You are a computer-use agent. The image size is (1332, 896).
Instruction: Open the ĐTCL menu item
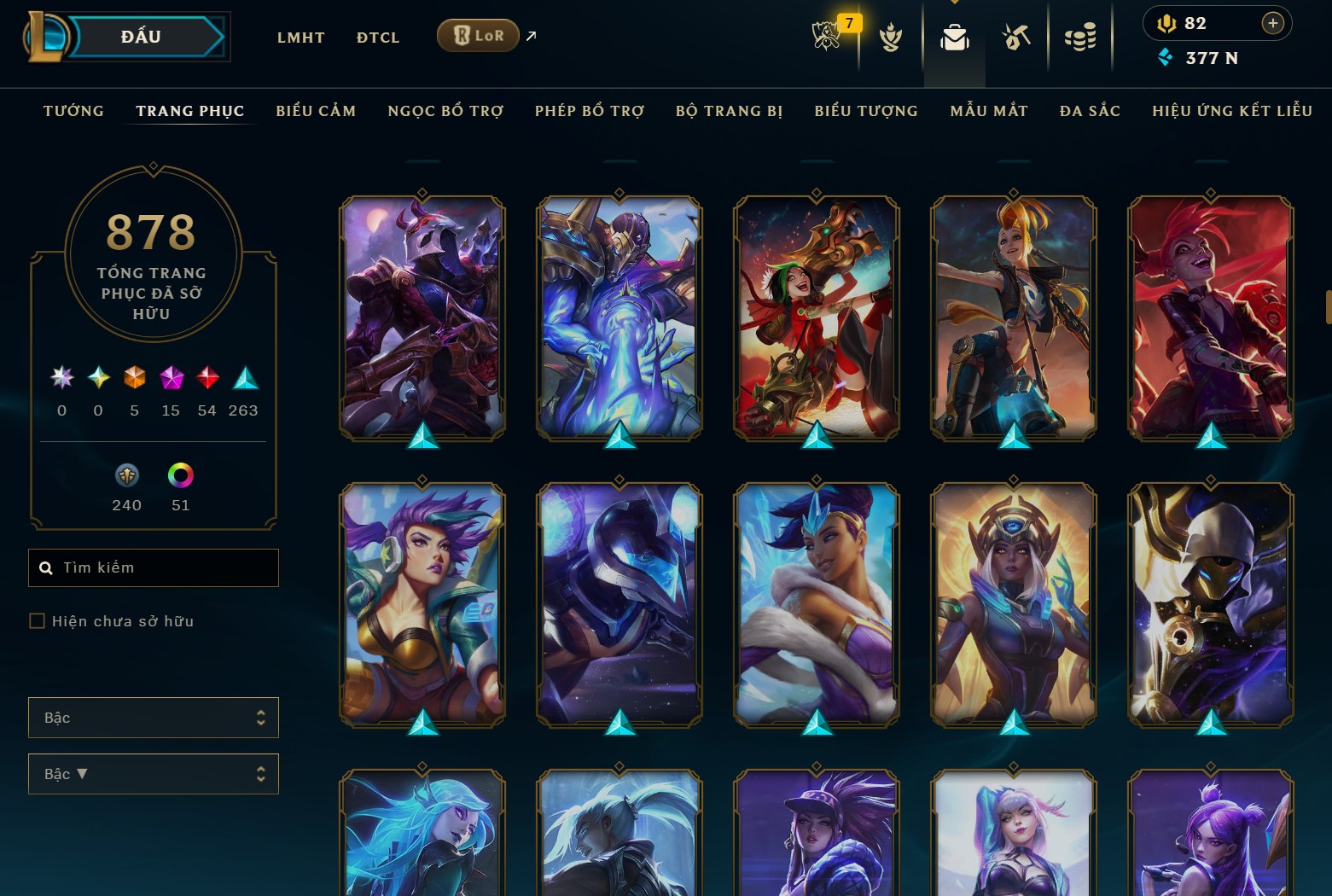point(377,38)
